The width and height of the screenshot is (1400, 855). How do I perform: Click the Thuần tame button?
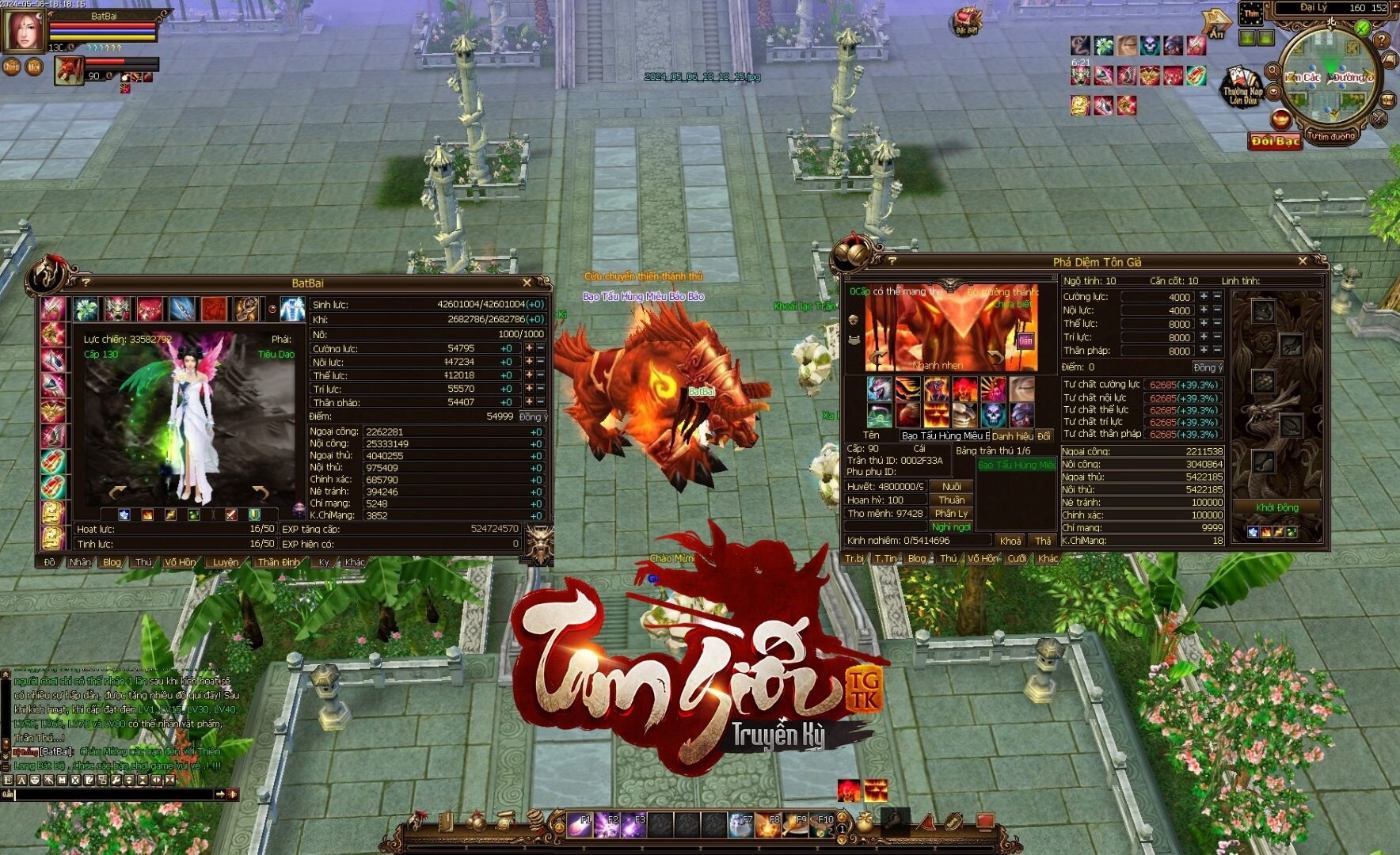[951, 500]
